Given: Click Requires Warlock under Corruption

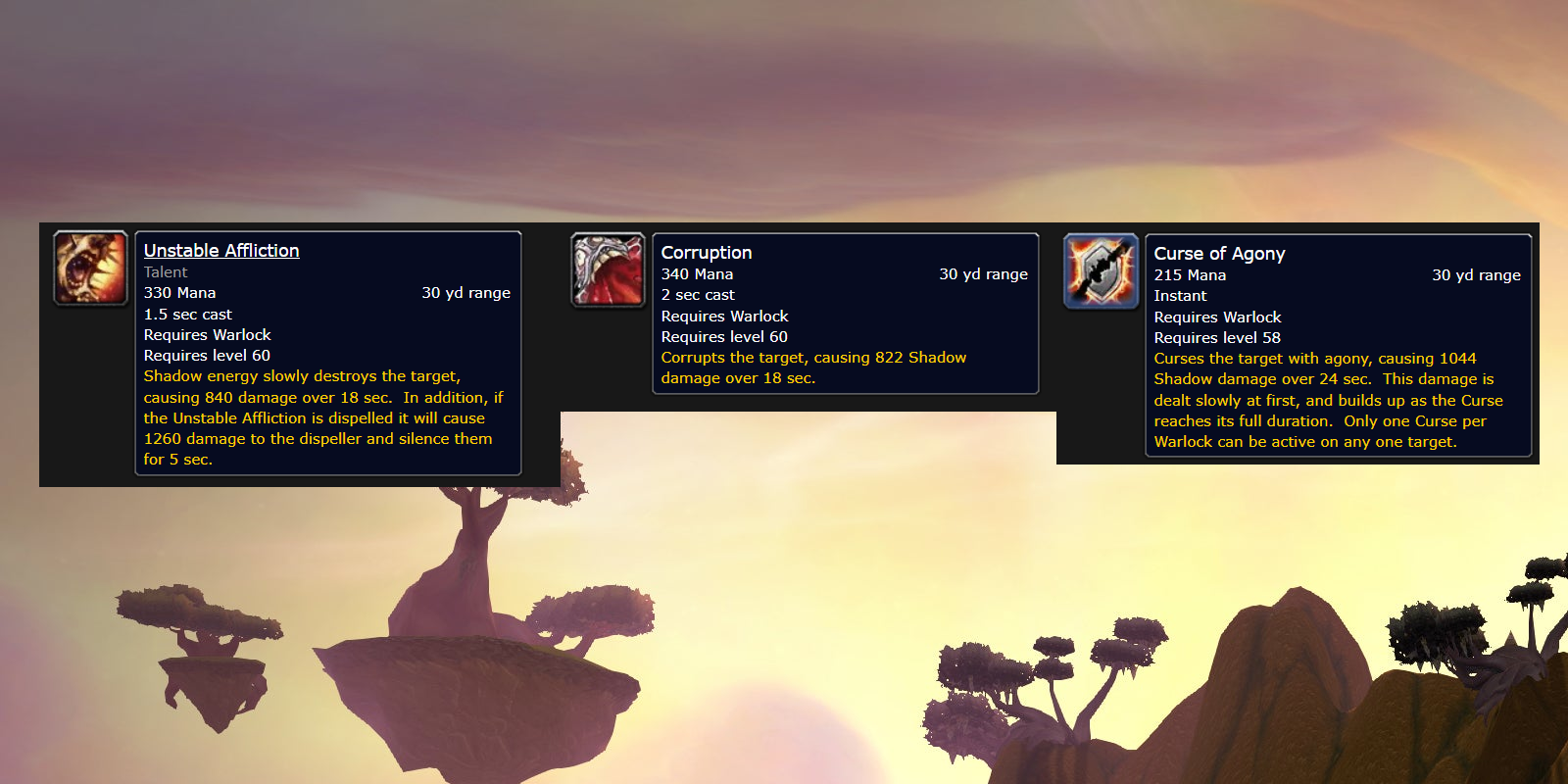Looking at the screenshot, I should coord(724,316).
